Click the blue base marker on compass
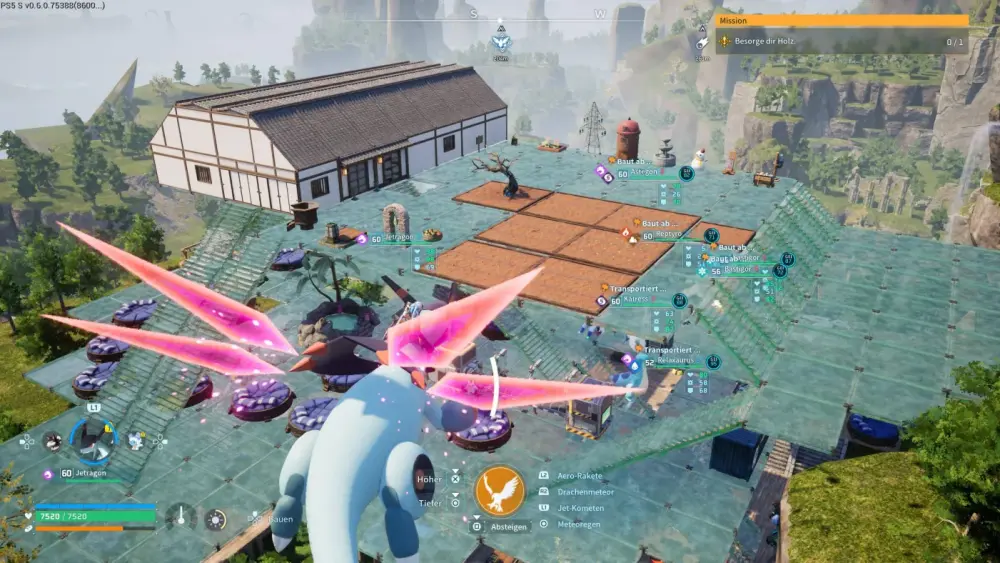 click(x=501, y=41)
